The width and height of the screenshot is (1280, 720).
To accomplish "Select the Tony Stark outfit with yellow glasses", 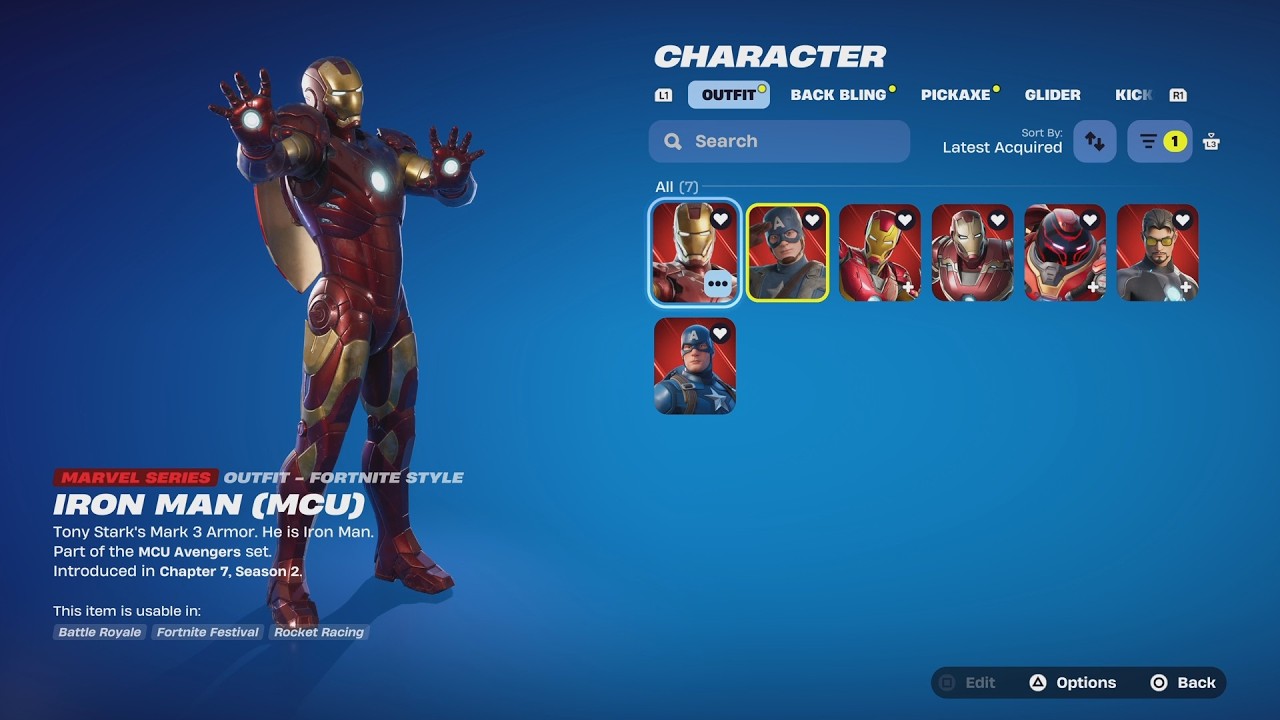I will click(1157, 253).
